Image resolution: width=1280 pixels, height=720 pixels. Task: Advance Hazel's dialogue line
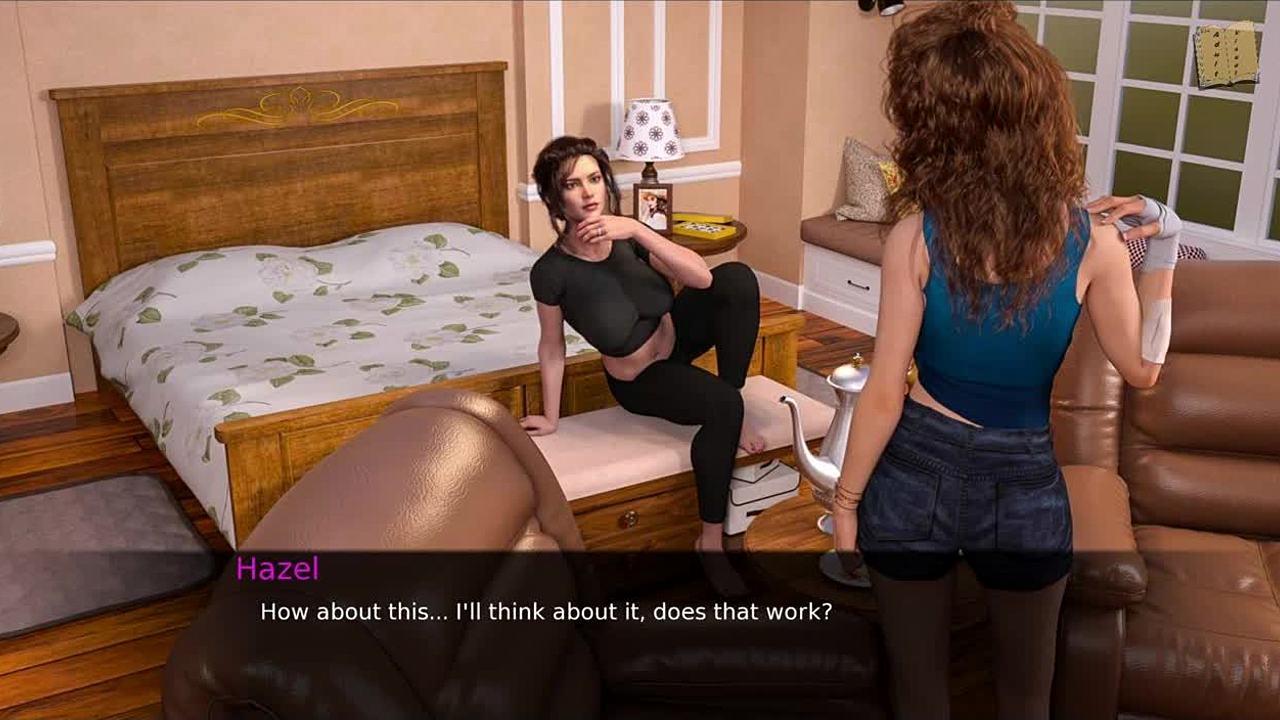point(546,611)
